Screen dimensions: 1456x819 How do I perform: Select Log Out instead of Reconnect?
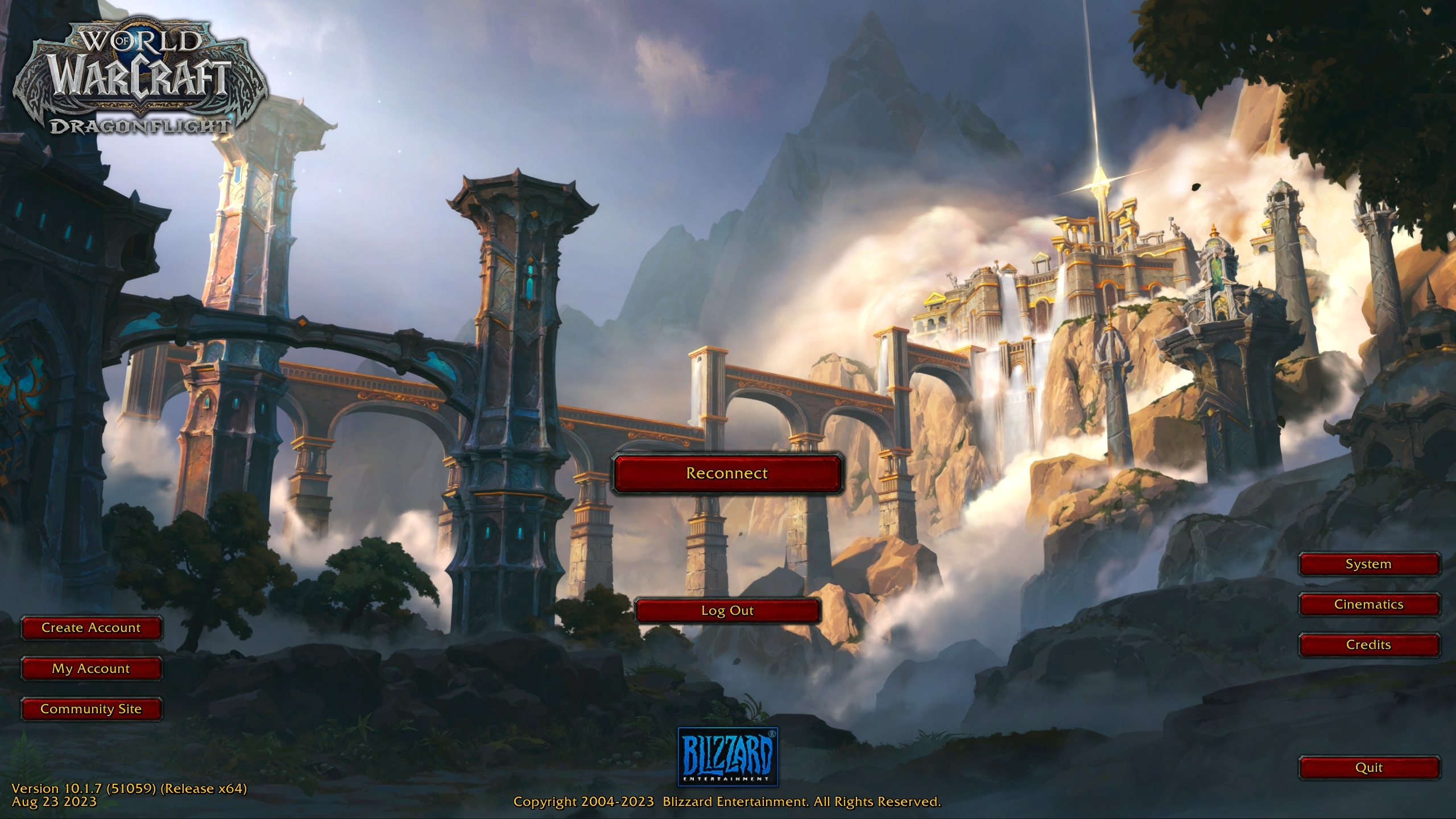tap(728, 610)
